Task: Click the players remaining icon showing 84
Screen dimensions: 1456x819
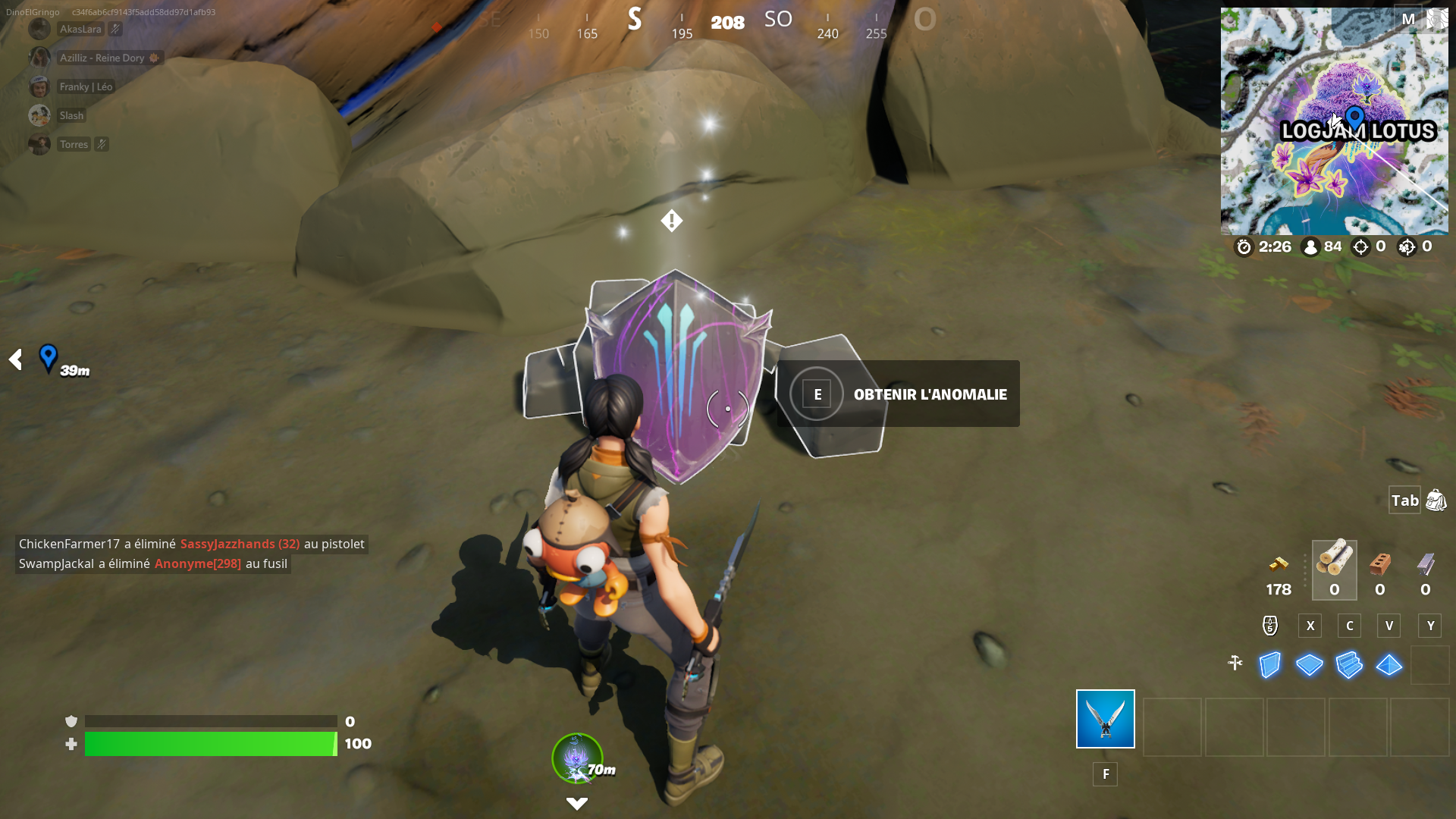Action: (1311, 246)
